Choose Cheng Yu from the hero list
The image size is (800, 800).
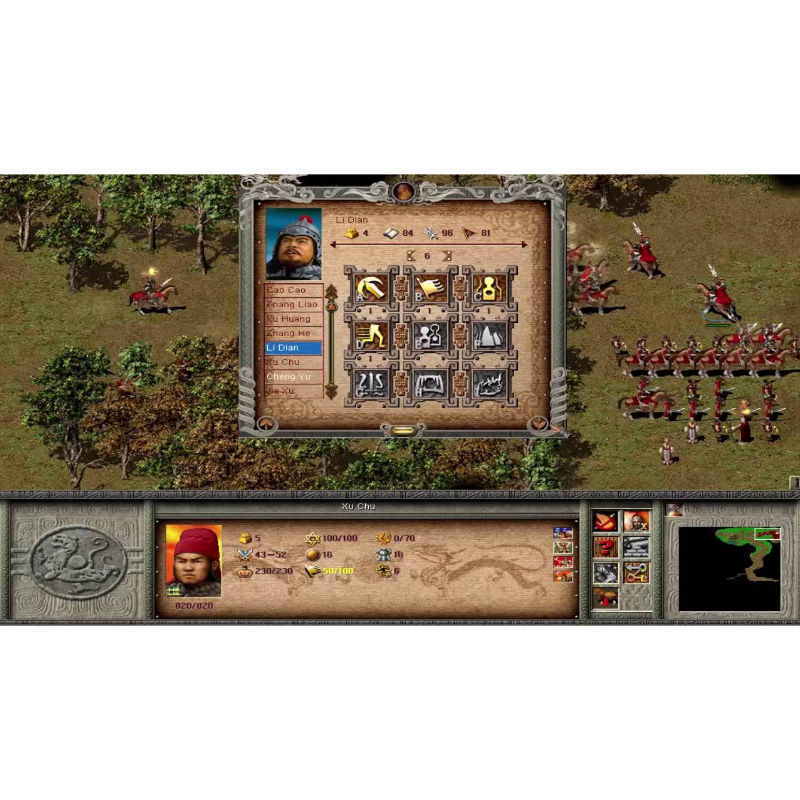(292, 376)
